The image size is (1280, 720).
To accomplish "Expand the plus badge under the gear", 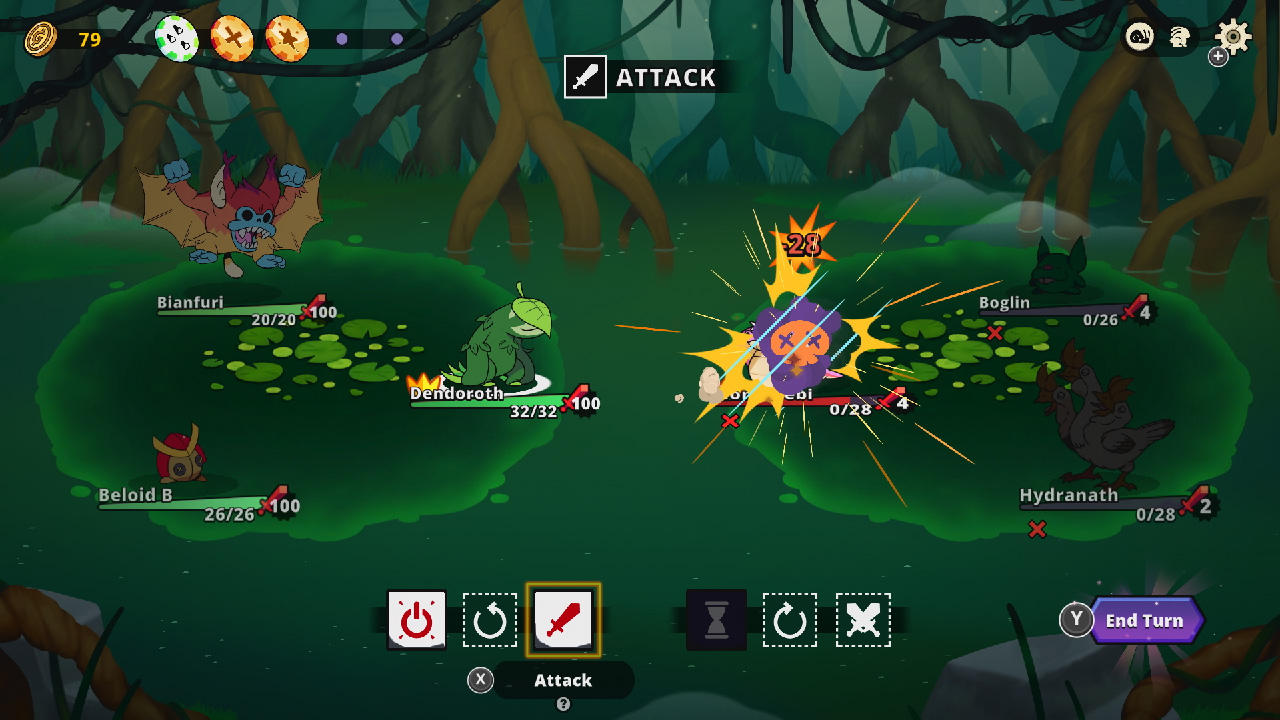I will click(1218, 57).
